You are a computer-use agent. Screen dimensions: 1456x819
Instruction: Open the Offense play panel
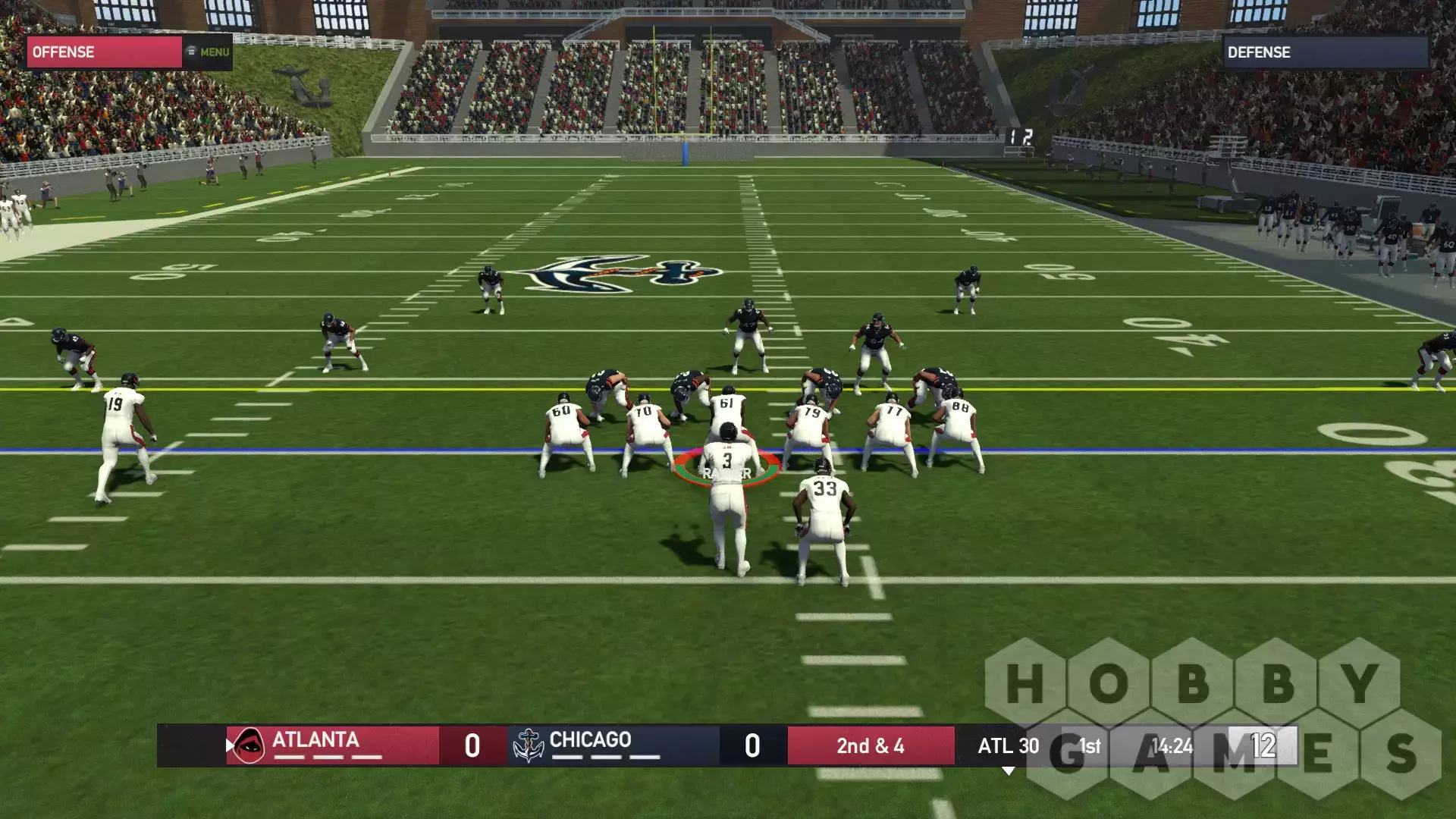click(x=104, y=52)
